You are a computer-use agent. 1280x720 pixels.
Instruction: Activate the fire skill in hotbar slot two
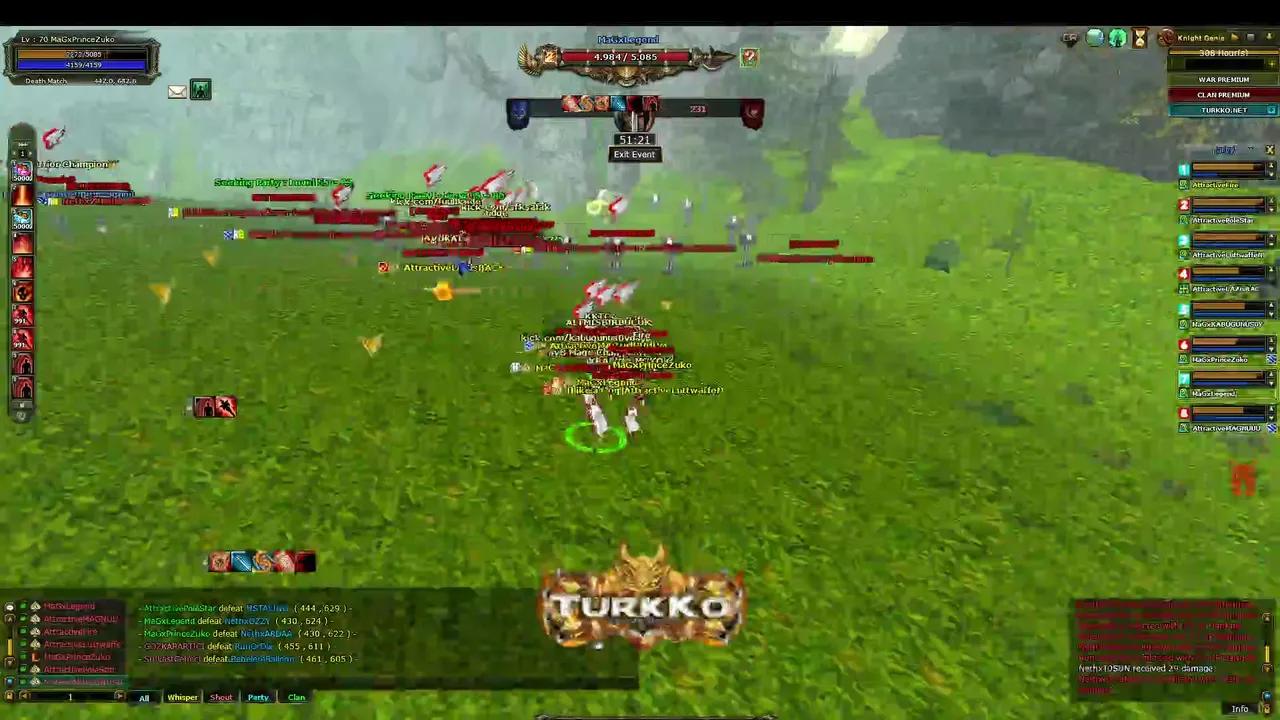[x=22, y=196]
